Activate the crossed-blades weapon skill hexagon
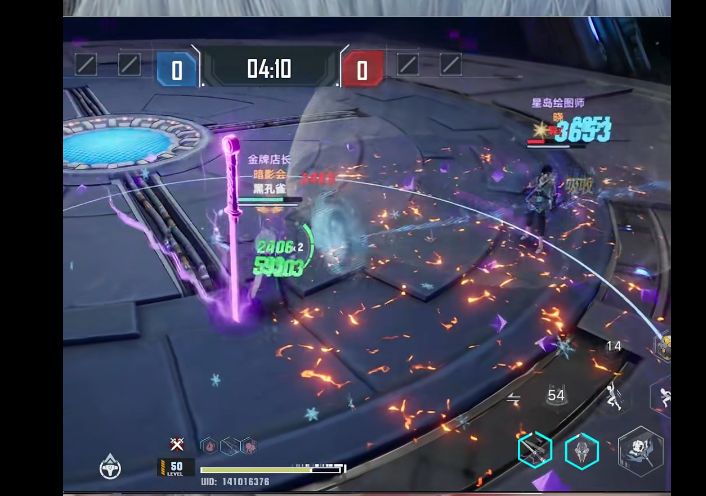 [535, 450]
